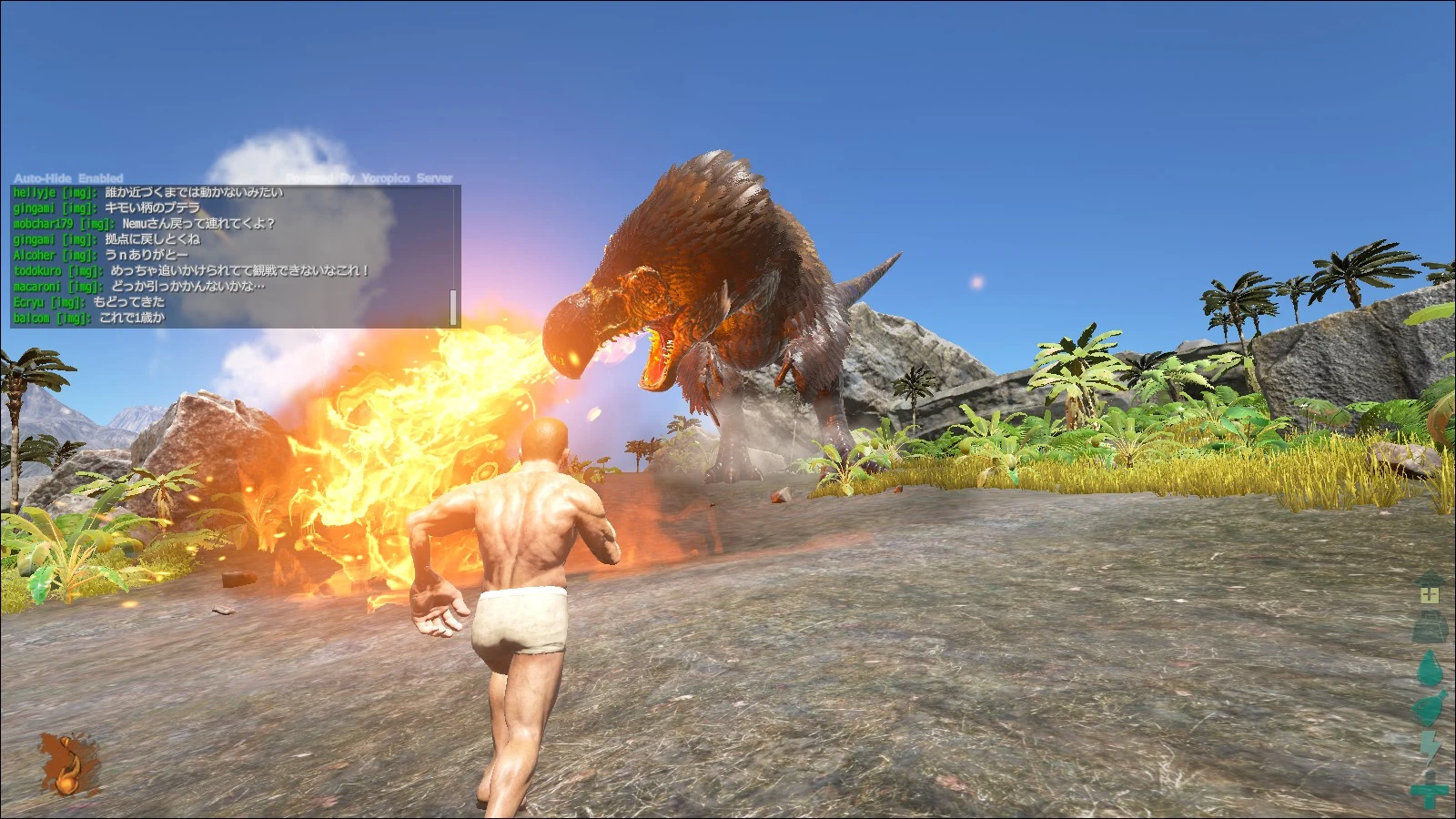Select the orange creature emblem at bottom left
The height and width of the screenshot is (819, 1456).
coord(66,764)
